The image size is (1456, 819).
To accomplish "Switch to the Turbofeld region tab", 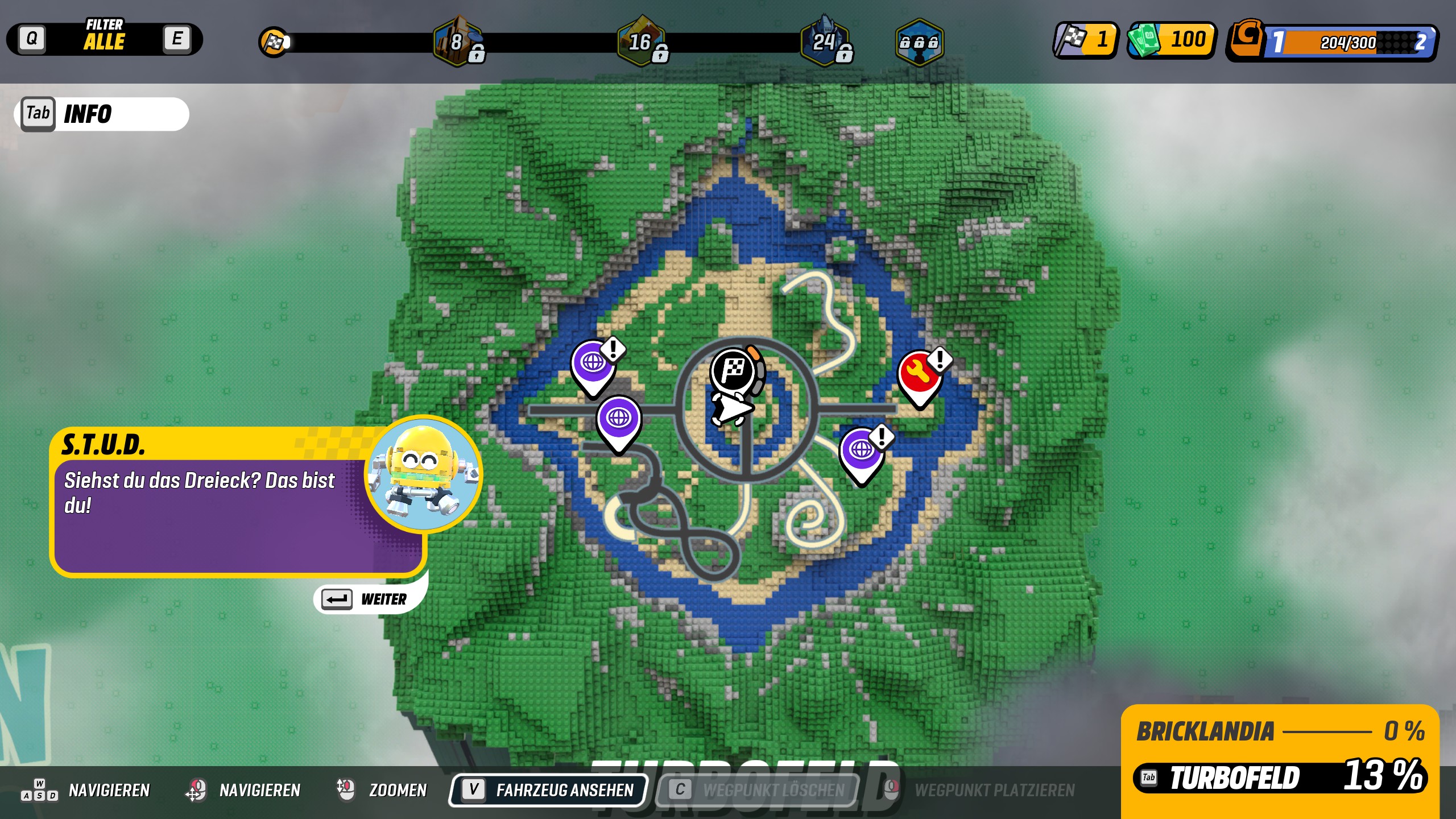I will [x=1280, y=777].
